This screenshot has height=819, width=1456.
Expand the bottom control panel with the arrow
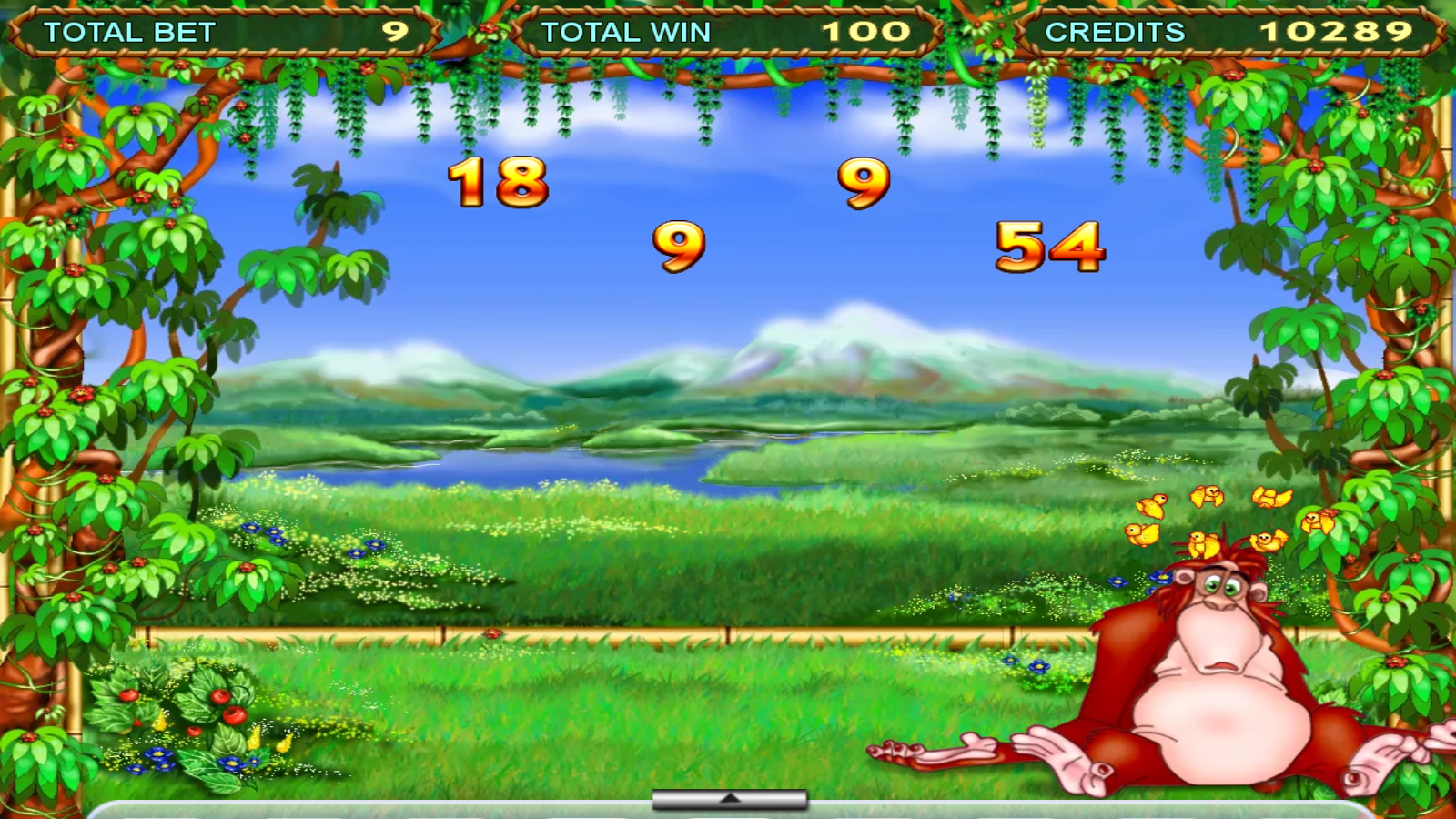728,799
